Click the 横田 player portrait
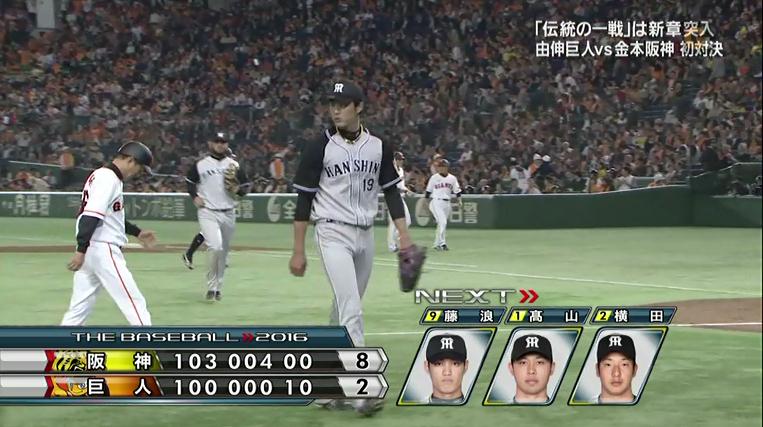This screenshot has width=763, height=427. (x=616, y=366)
